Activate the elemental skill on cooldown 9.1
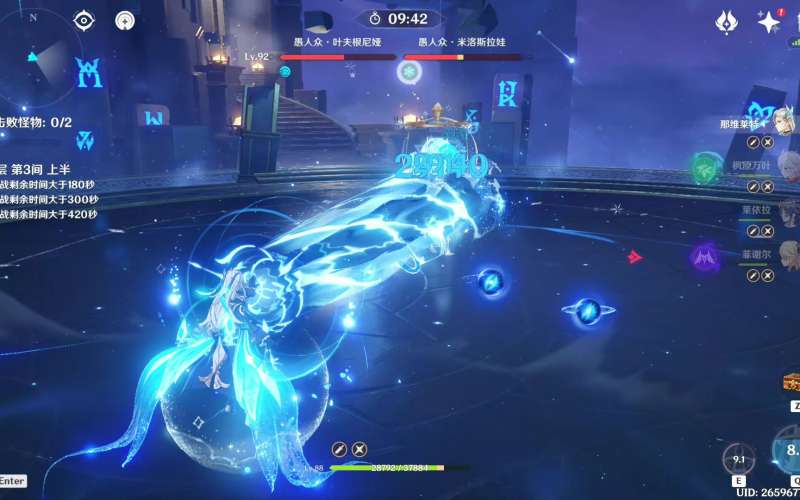Viewport: 800px width, 500px height. tap(739, 460)
